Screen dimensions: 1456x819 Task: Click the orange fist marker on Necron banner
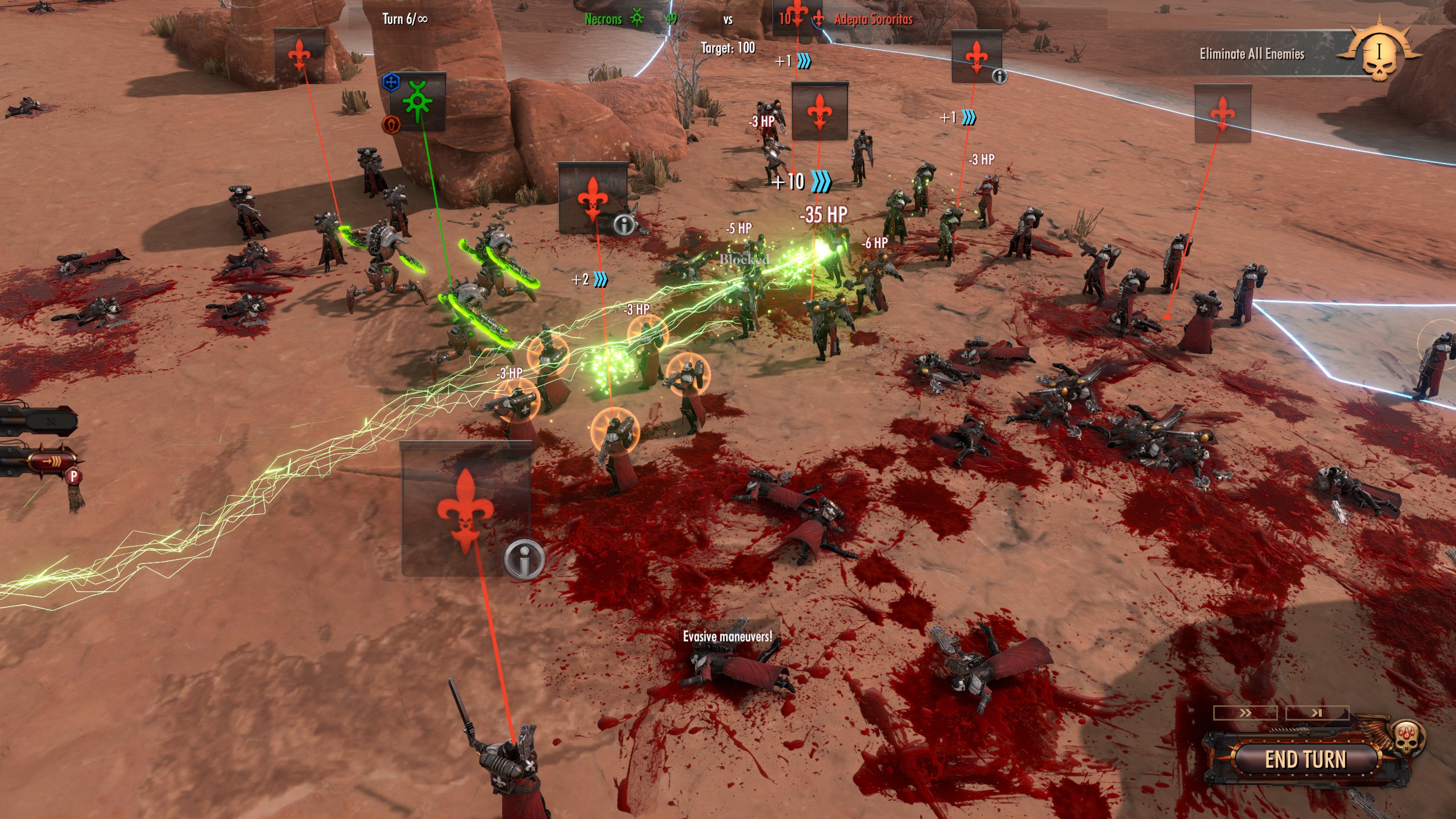pyautogui.click(x=391, y=123)
